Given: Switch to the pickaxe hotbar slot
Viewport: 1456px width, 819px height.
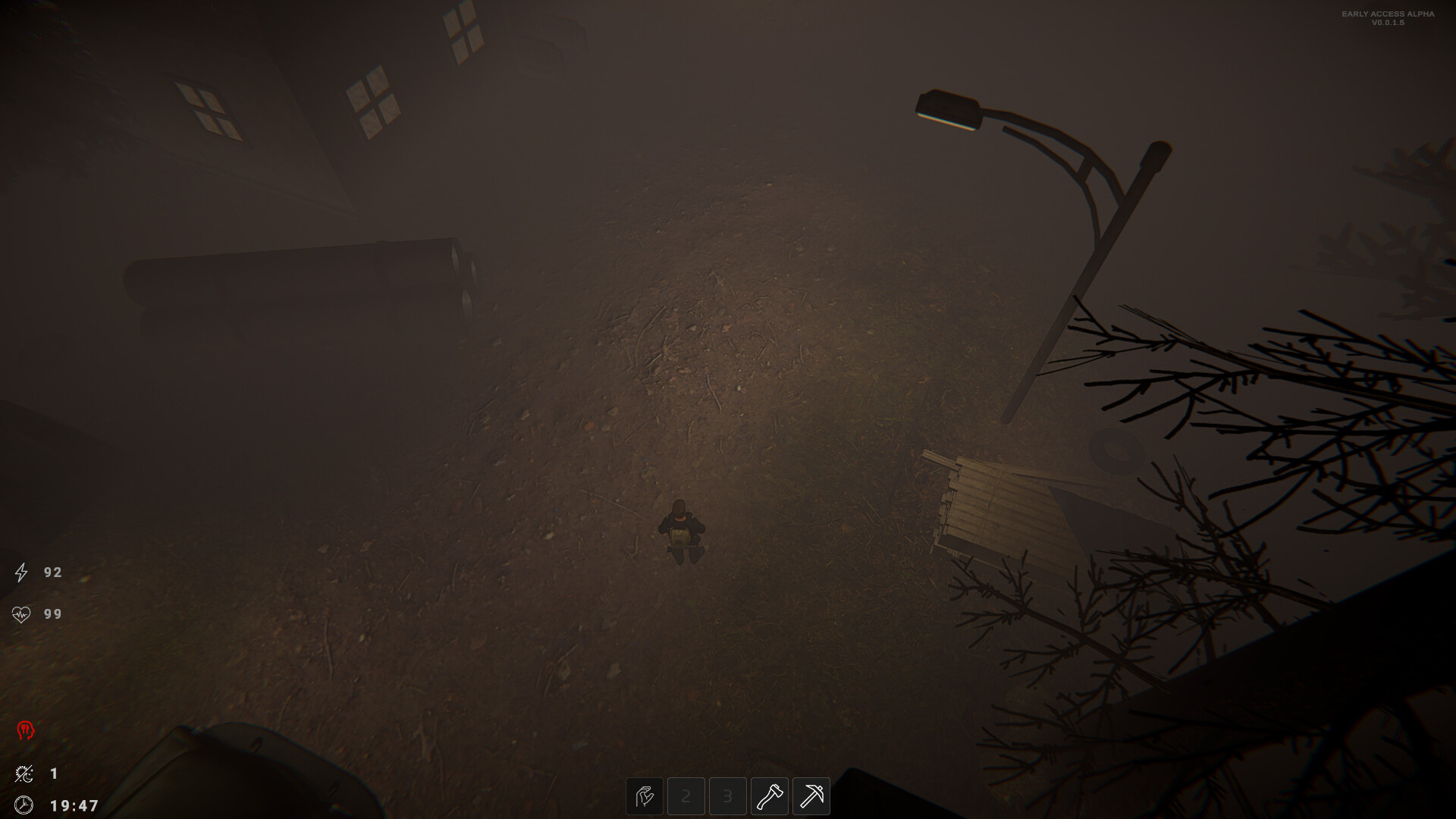Looking at the screenshot, I should (x=811, y=796).
